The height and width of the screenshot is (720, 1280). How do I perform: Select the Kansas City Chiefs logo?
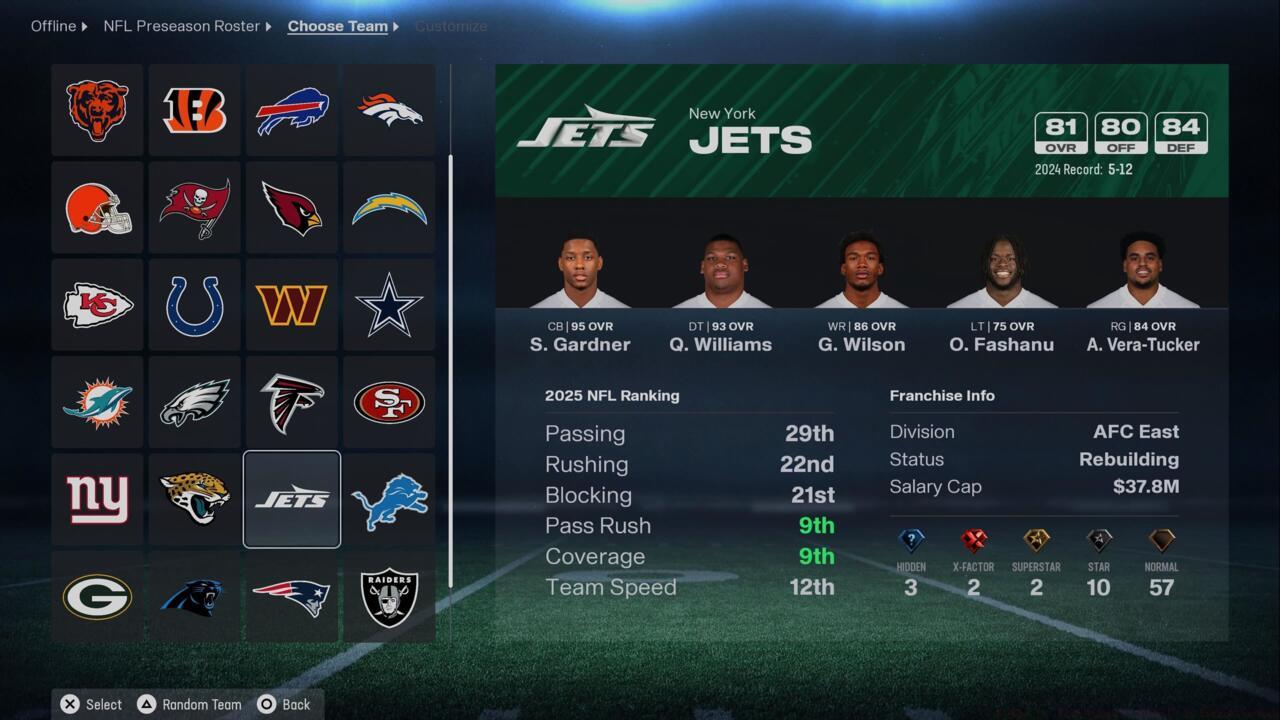tap(97, 304)
